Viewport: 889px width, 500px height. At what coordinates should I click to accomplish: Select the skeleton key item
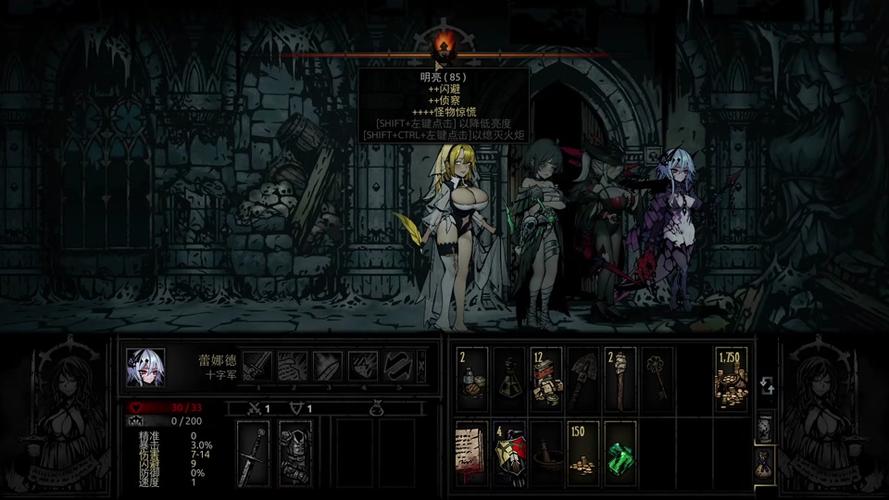pyautogui.click(x=657, y=379)
